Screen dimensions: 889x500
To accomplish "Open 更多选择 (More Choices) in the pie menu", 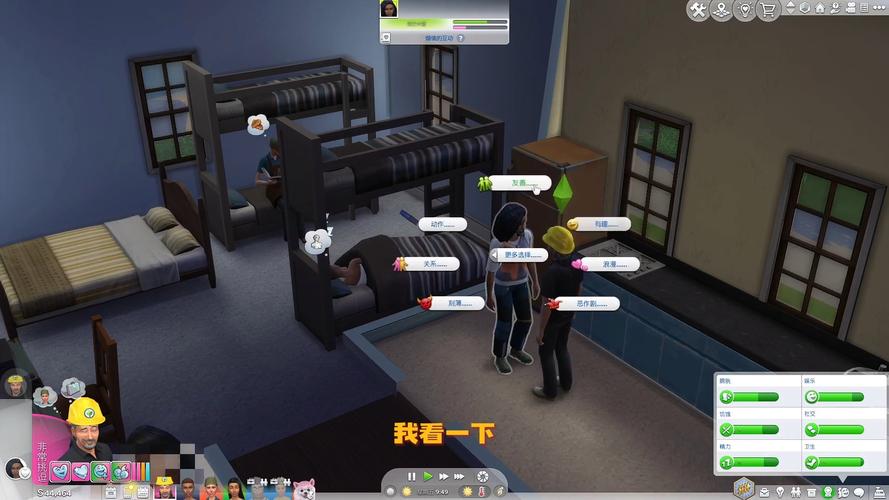I will point(523,255).
